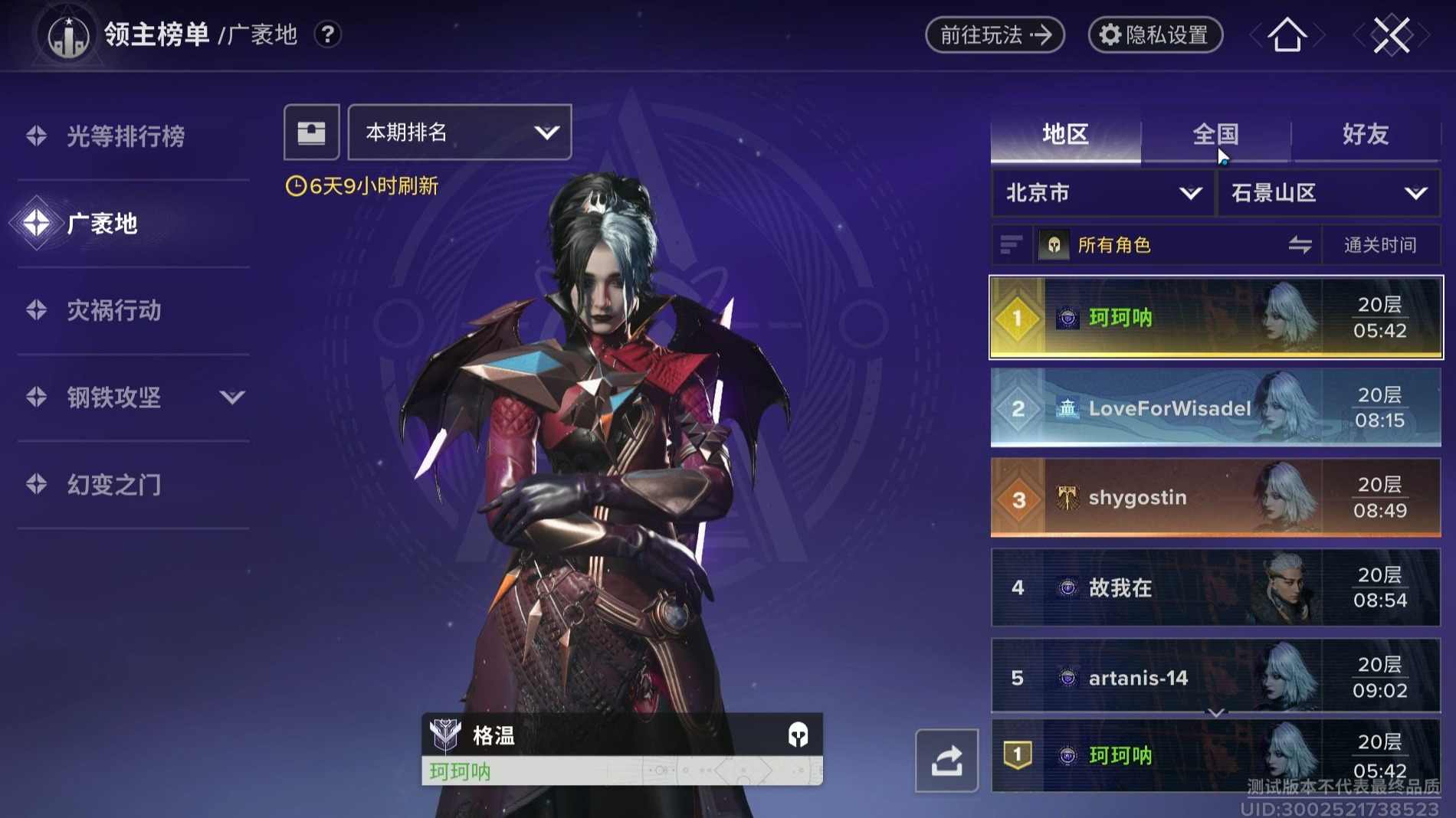Open the 隐私设置 settings gear button
This screenshot has height=818, width=1456.
pos(1155,34)
